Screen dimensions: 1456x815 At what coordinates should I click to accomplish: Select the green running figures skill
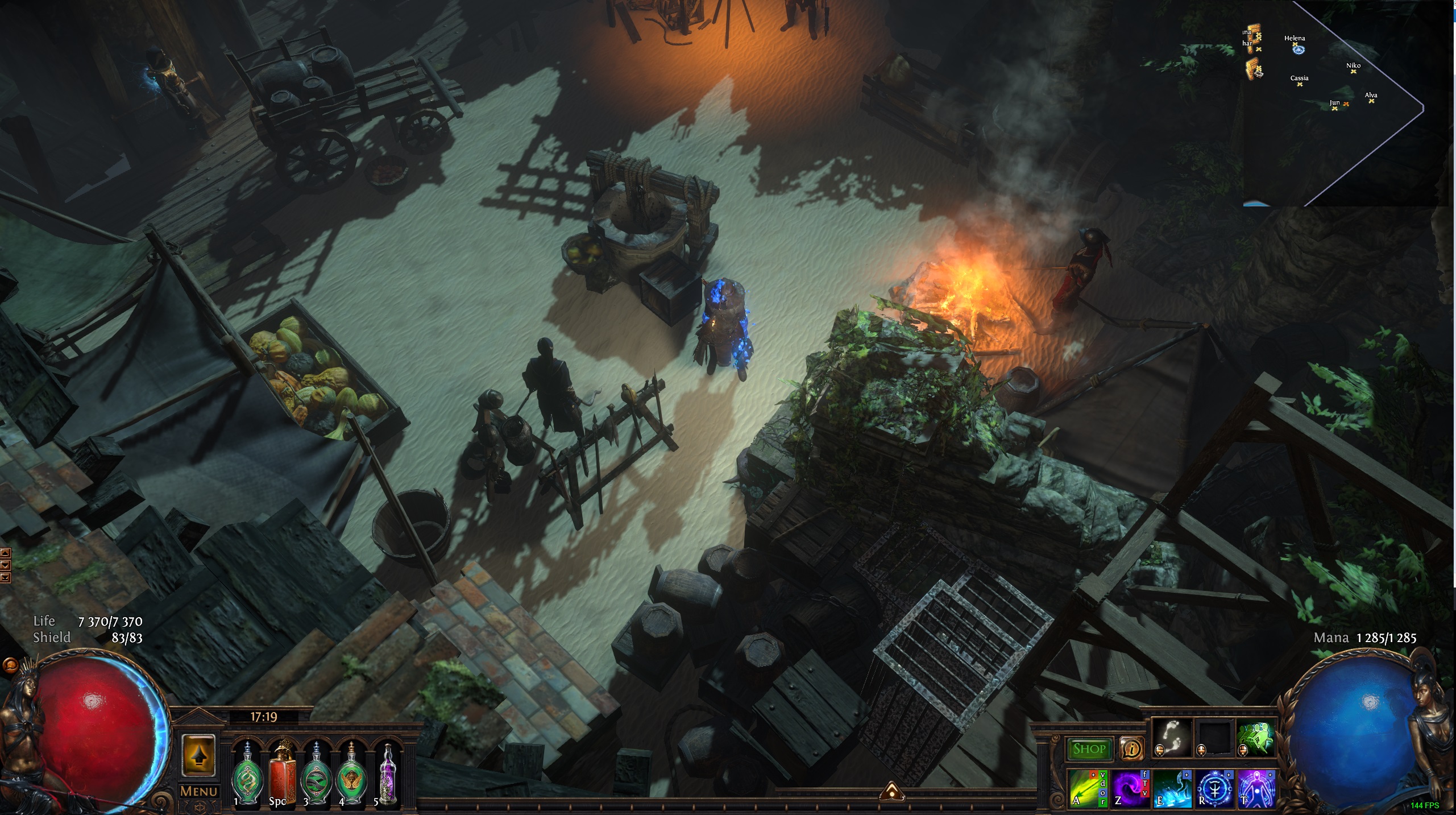1255,738
